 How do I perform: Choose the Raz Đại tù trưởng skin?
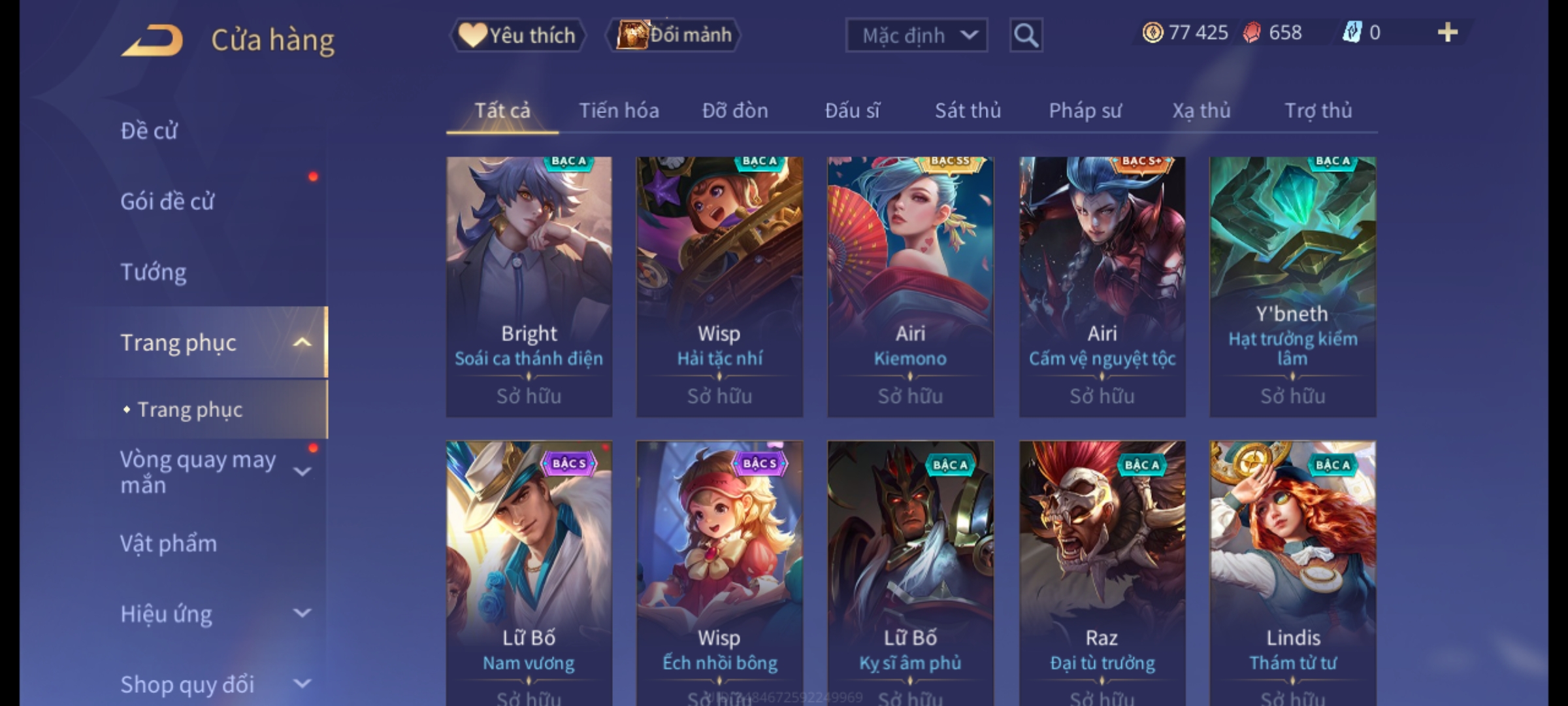point(1102,569)
